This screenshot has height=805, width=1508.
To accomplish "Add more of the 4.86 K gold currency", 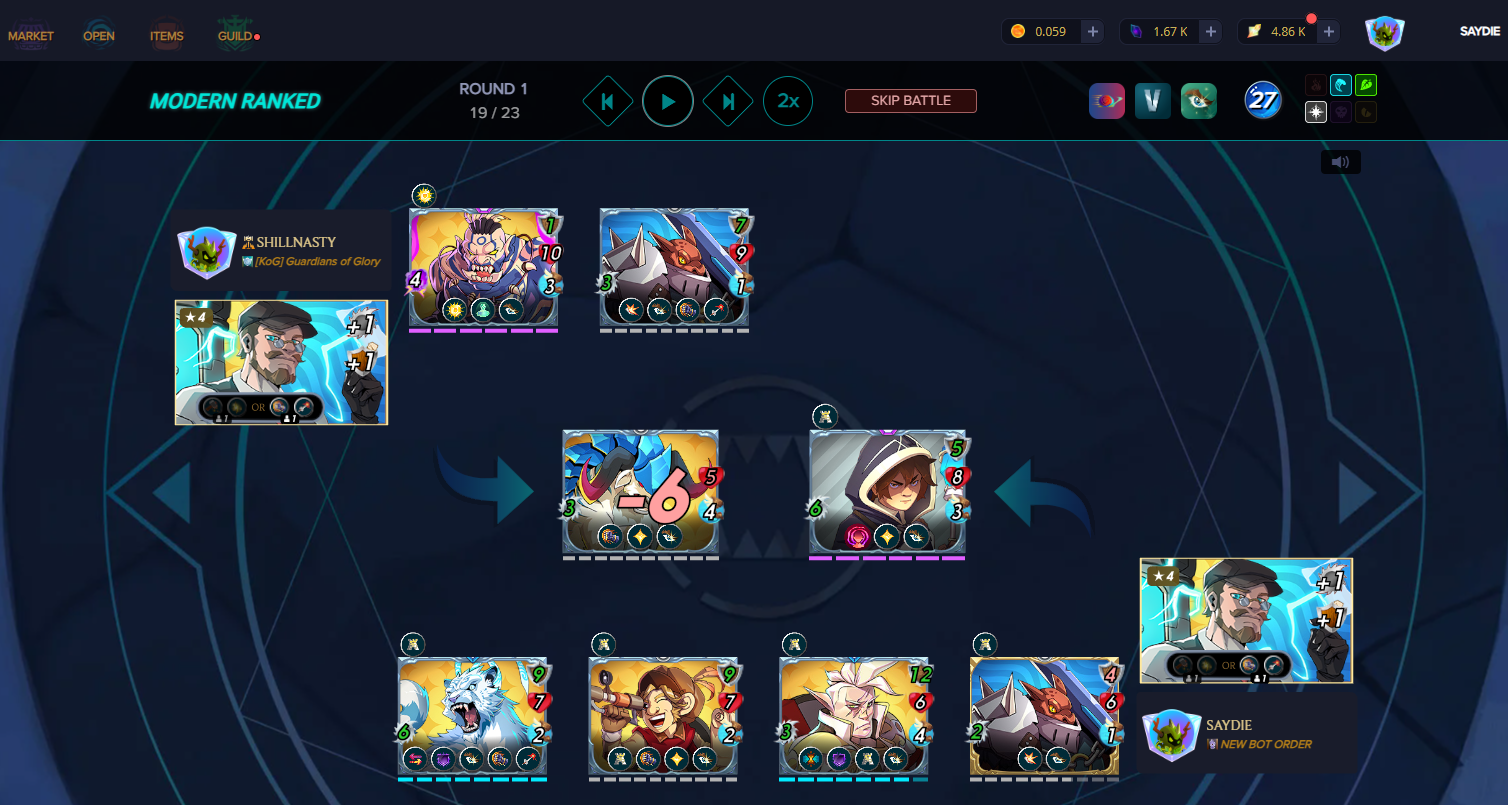I will click(x=1329, y=32).
